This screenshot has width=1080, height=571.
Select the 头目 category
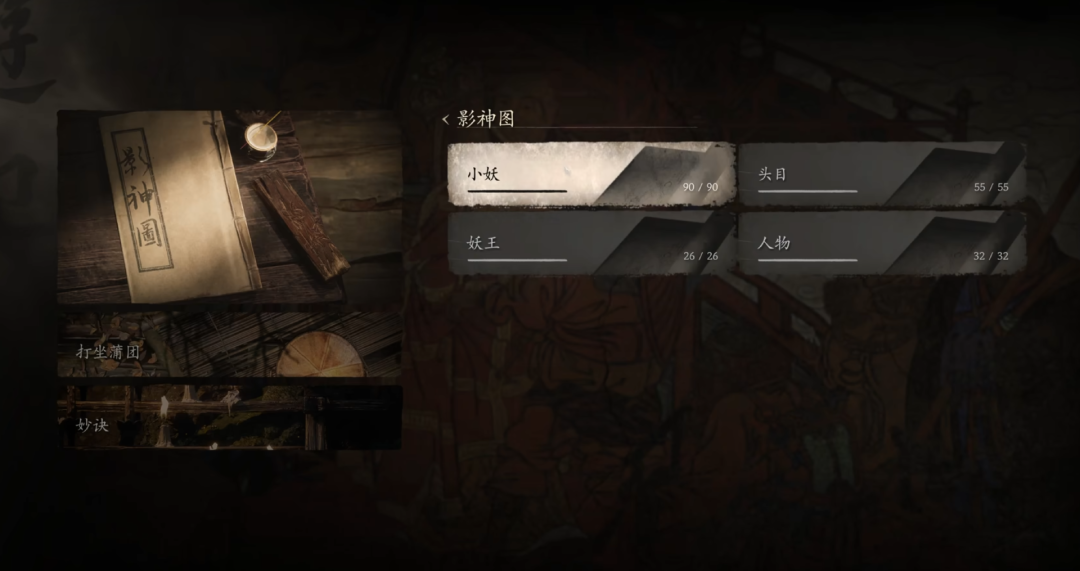point(881,174)
